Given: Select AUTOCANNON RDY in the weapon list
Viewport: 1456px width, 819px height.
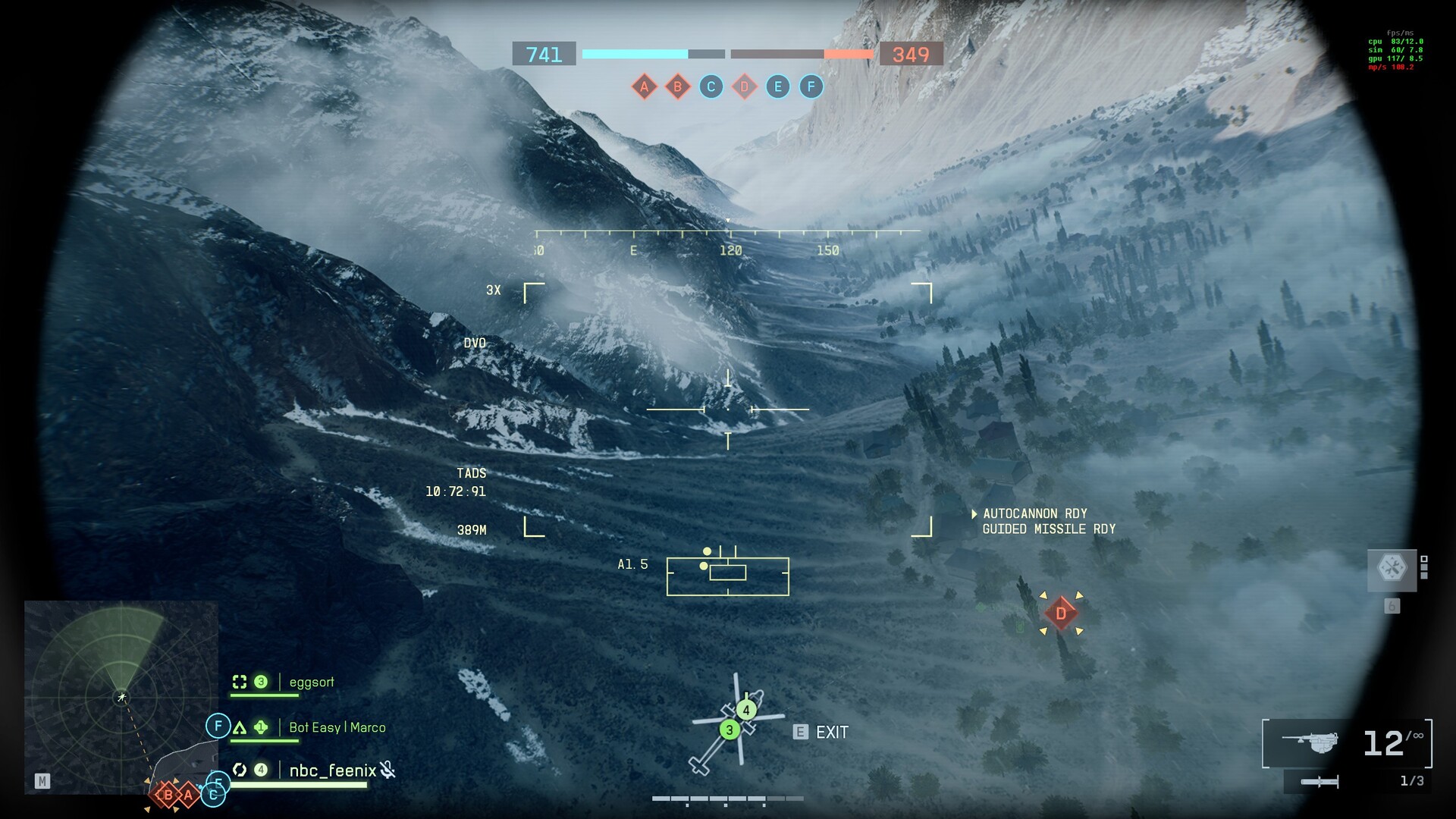Looking at the screenshot, I should point(1034,514).
